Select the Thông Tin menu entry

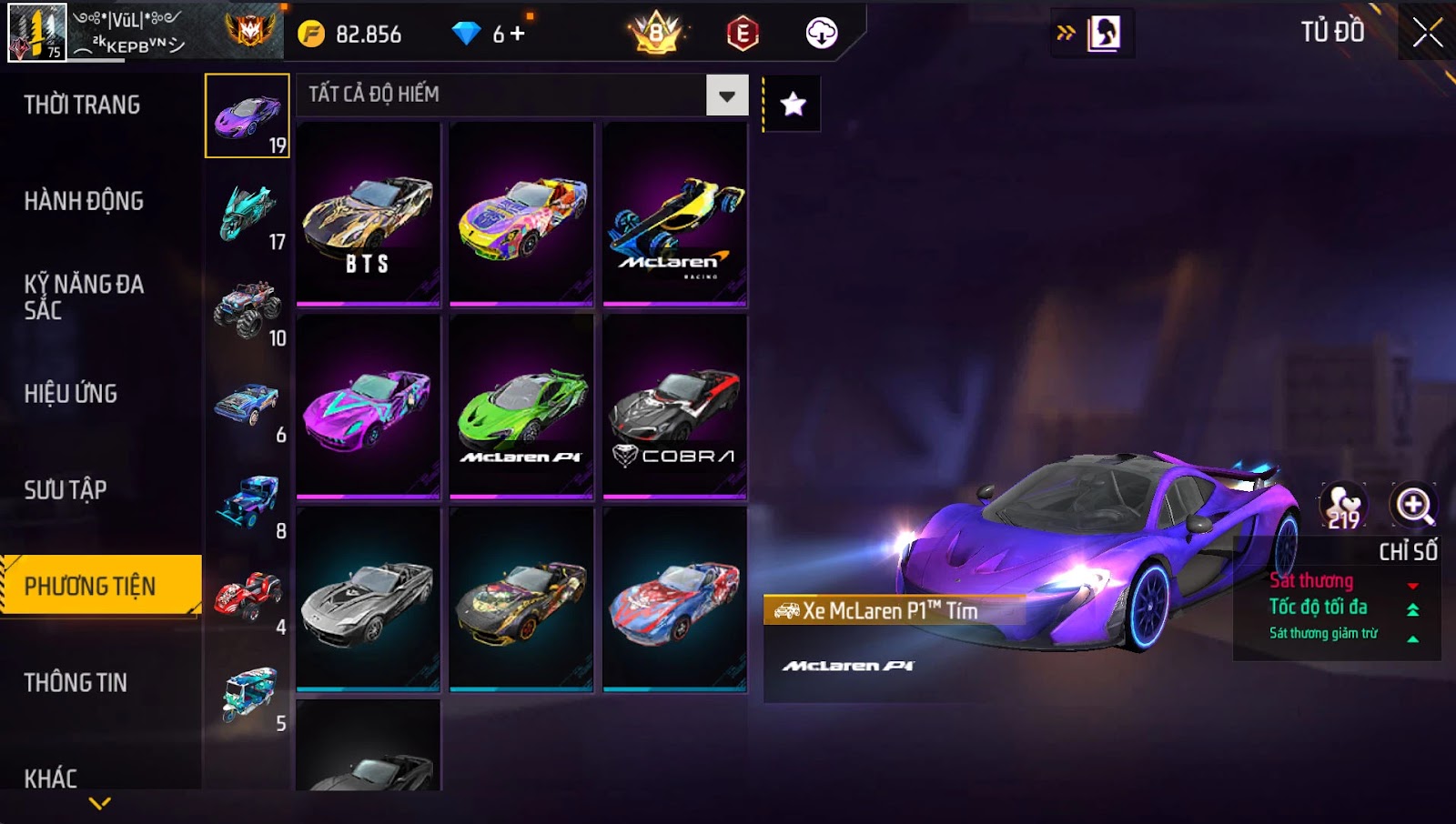[76, 683]
